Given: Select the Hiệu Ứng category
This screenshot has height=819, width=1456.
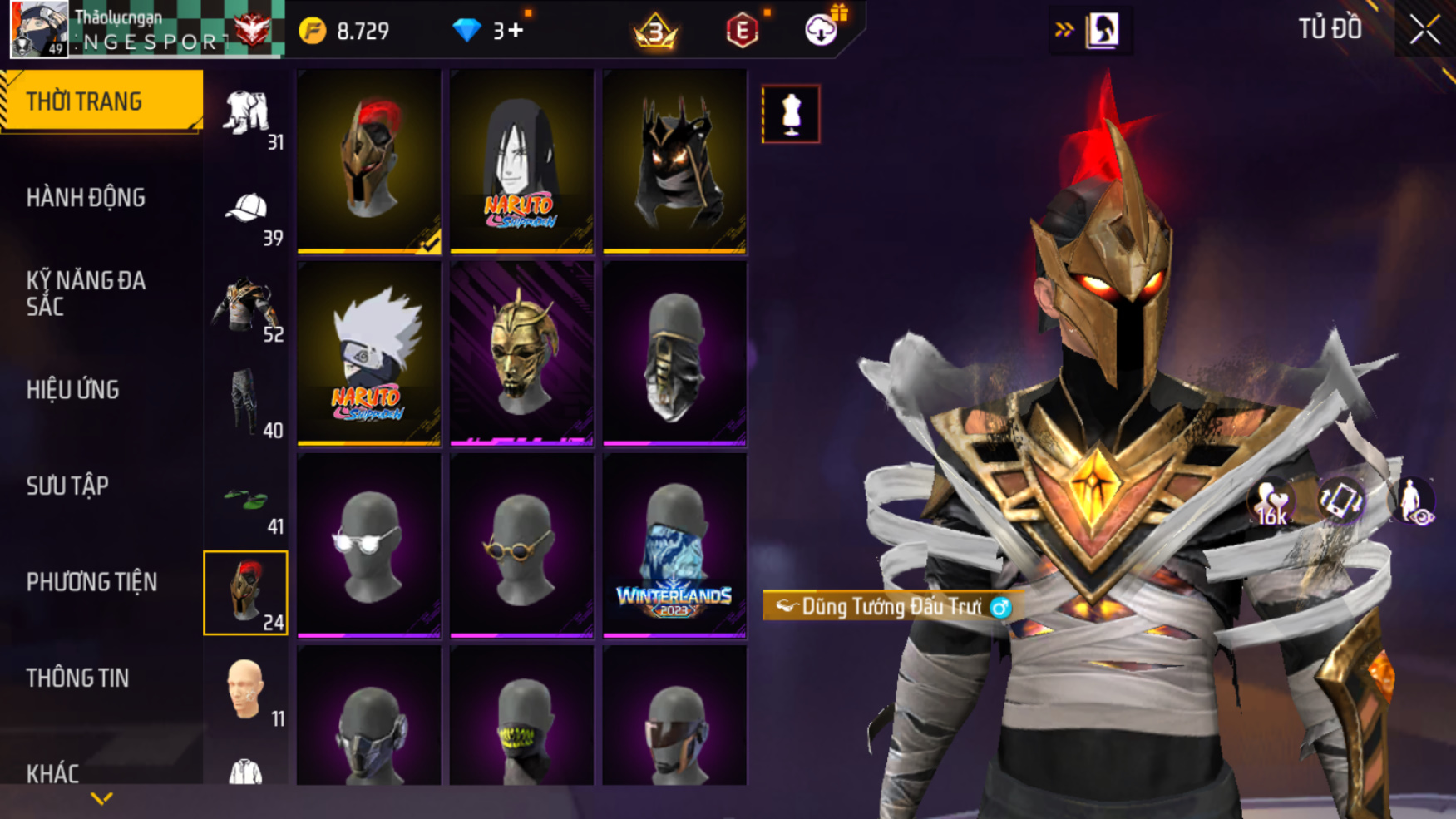Looking at the screenshot, I should click(x=73, y=390).
